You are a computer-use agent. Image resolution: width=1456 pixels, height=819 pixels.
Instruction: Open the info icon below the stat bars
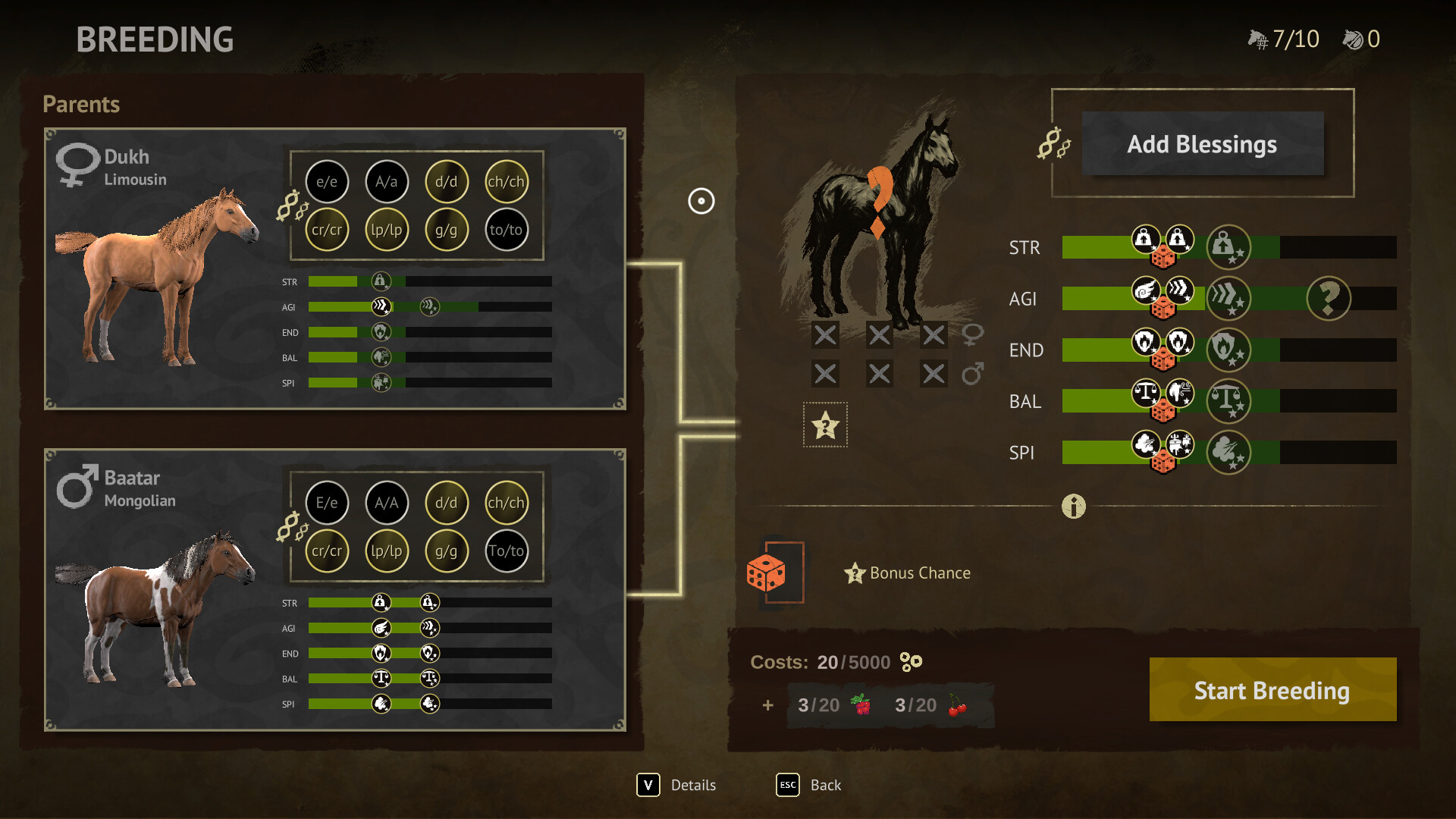click(1073, 507)
